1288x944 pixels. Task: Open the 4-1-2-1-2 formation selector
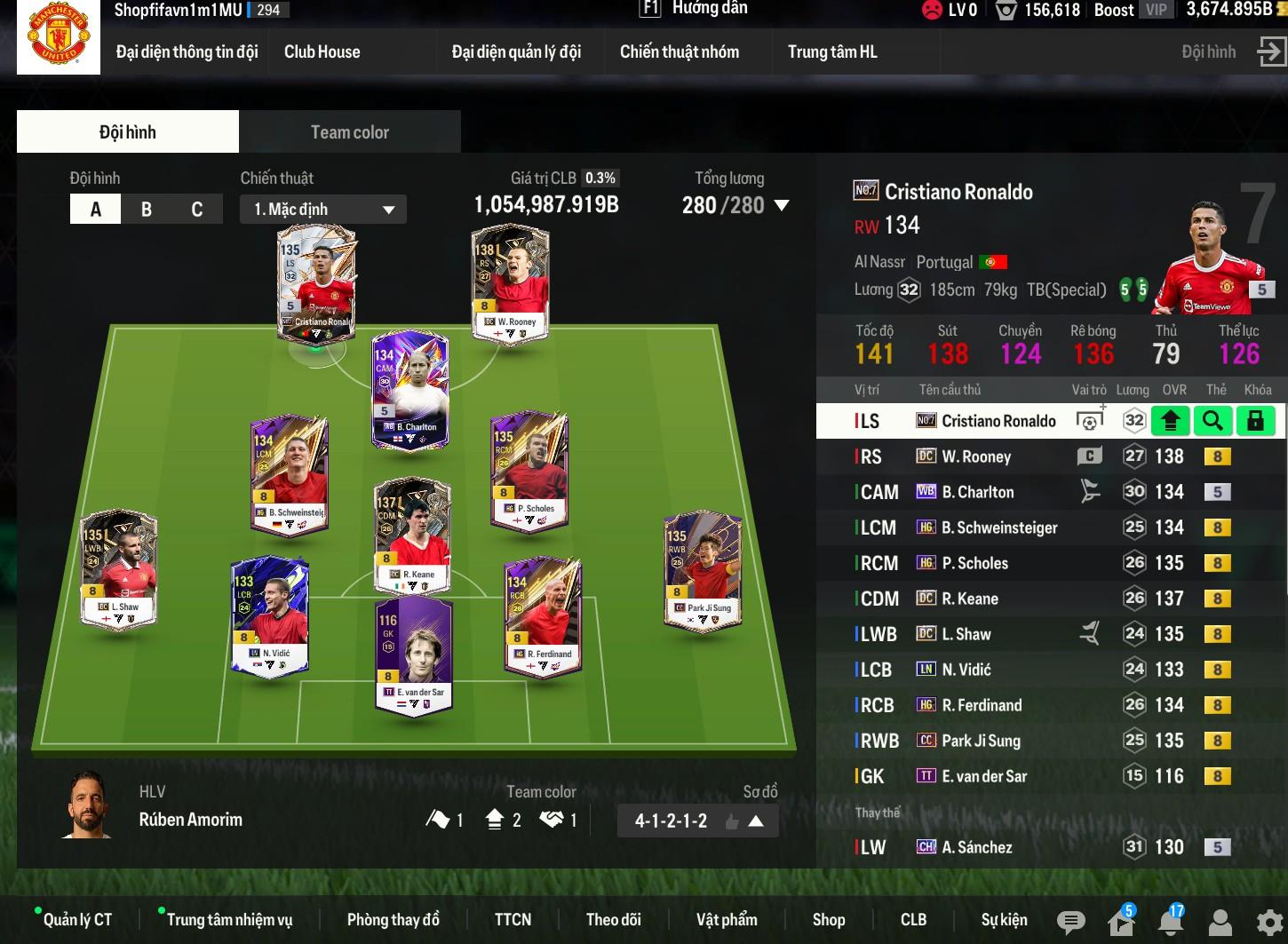coord(698,821)
